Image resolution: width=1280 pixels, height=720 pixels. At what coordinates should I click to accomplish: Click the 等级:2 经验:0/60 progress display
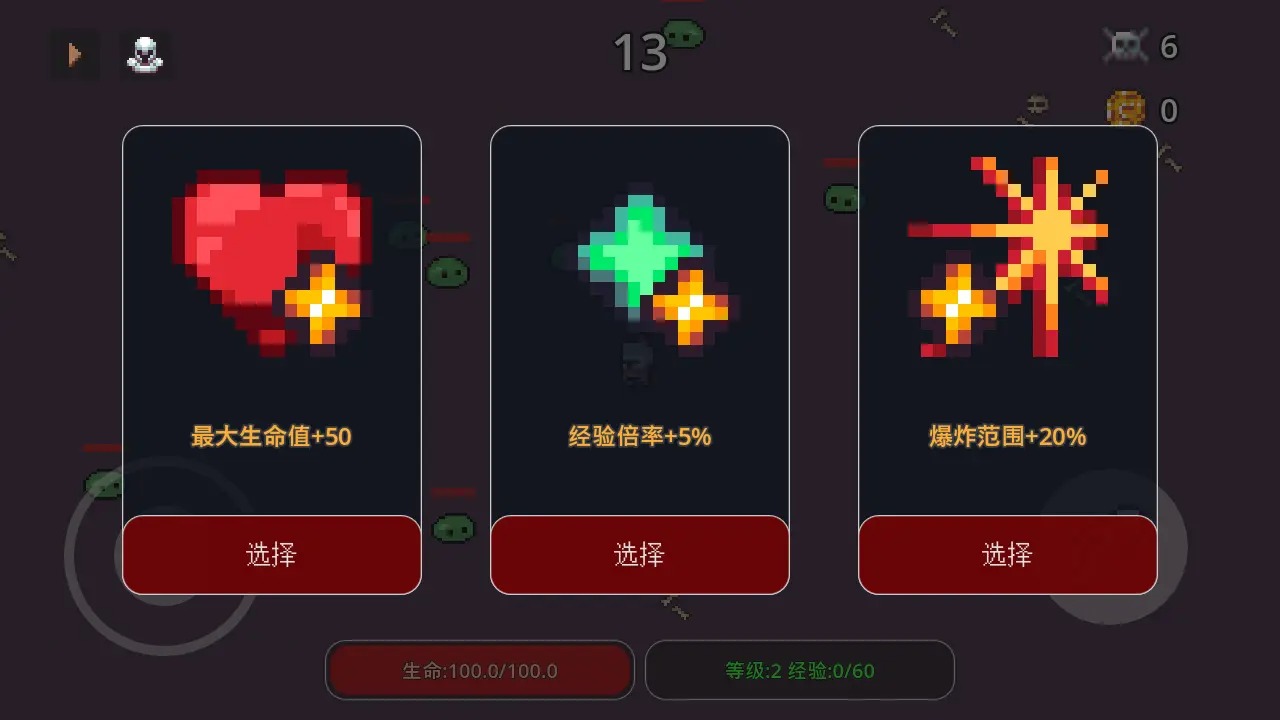pyautogui.click(x=799, y=670)
